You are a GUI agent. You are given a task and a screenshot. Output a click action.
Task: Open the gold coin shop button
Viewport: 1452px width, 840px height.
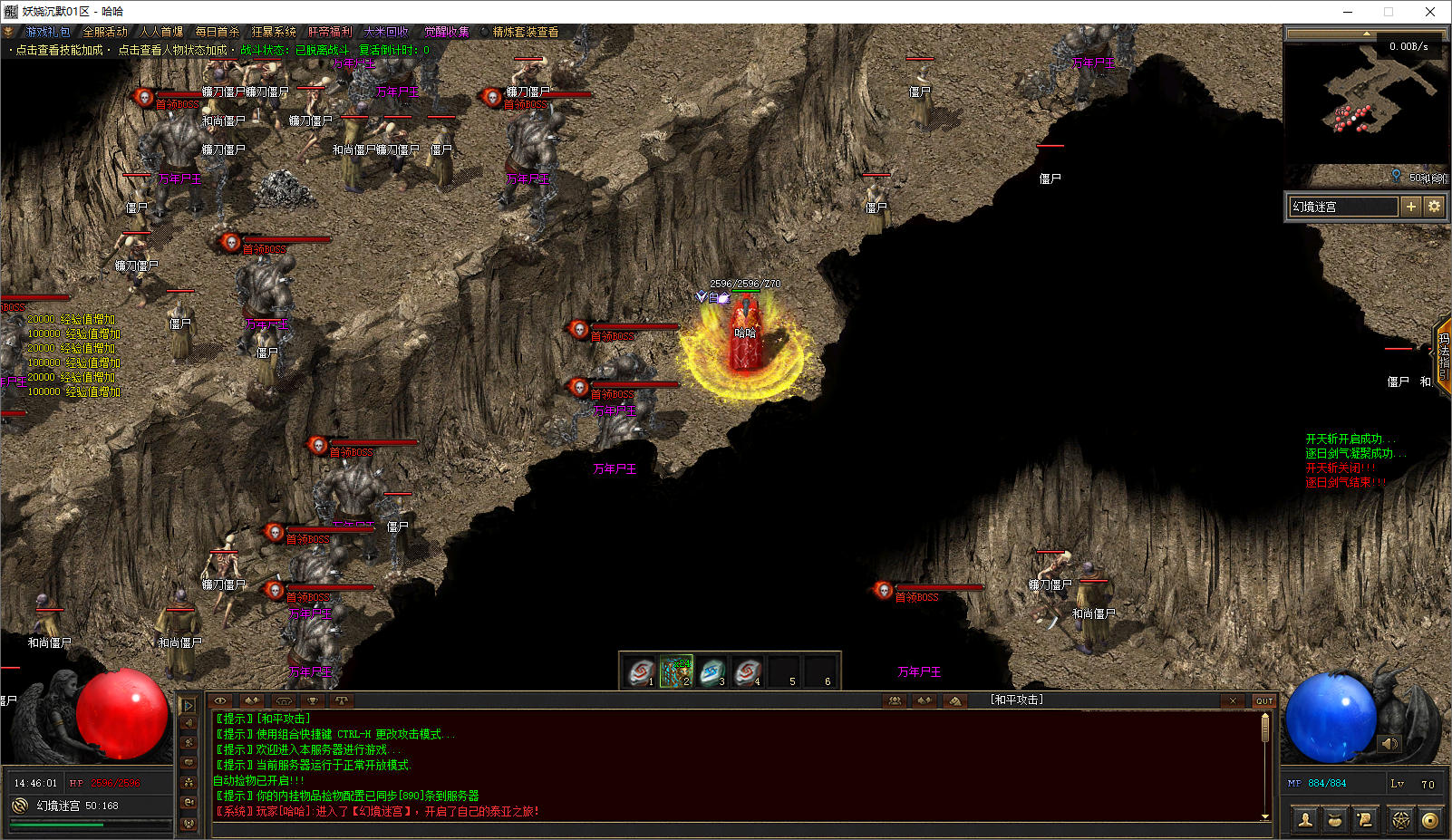point(1430,820)
